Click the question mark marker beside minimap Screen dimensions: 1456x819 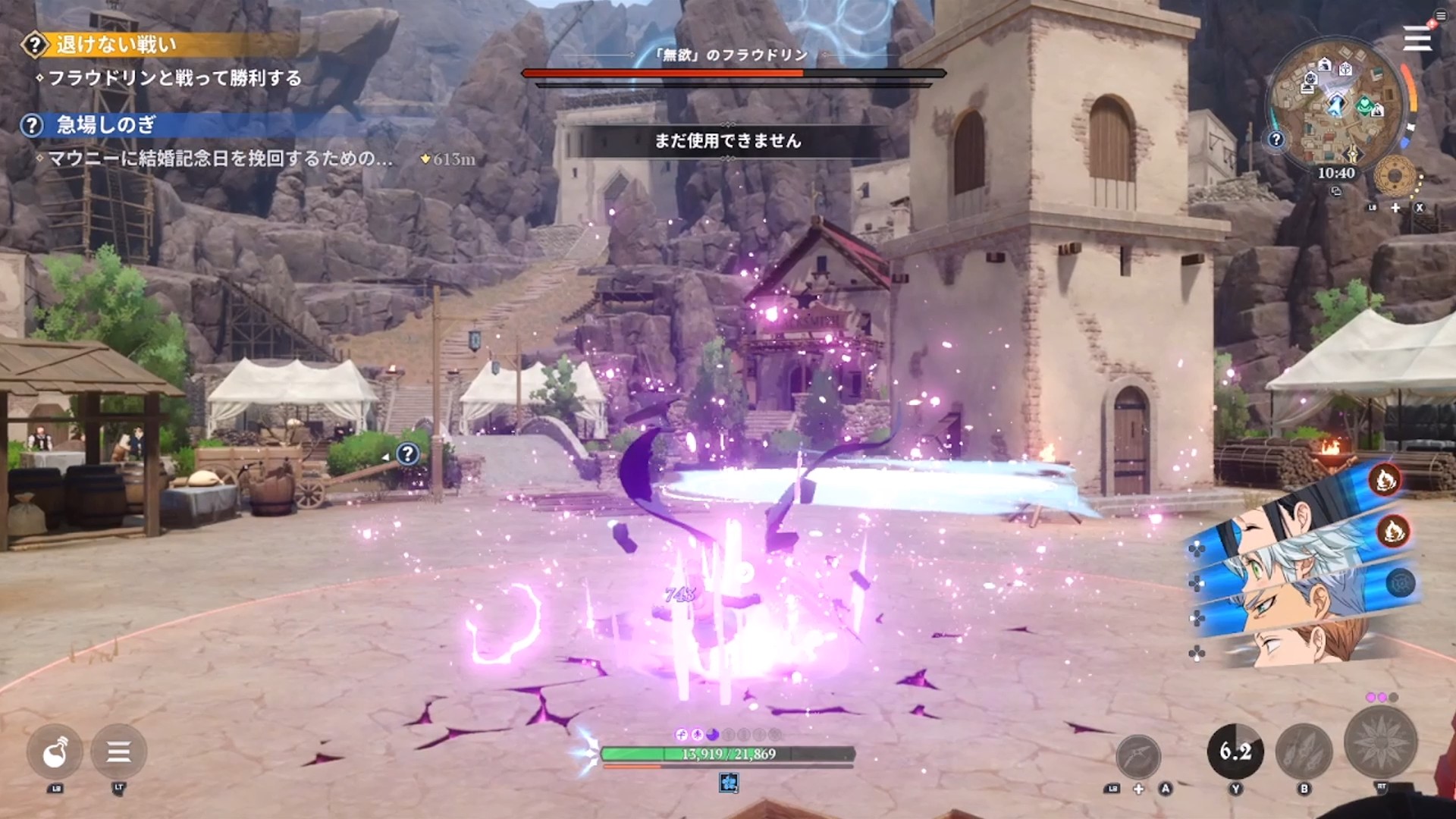(x=1276, y=140)
